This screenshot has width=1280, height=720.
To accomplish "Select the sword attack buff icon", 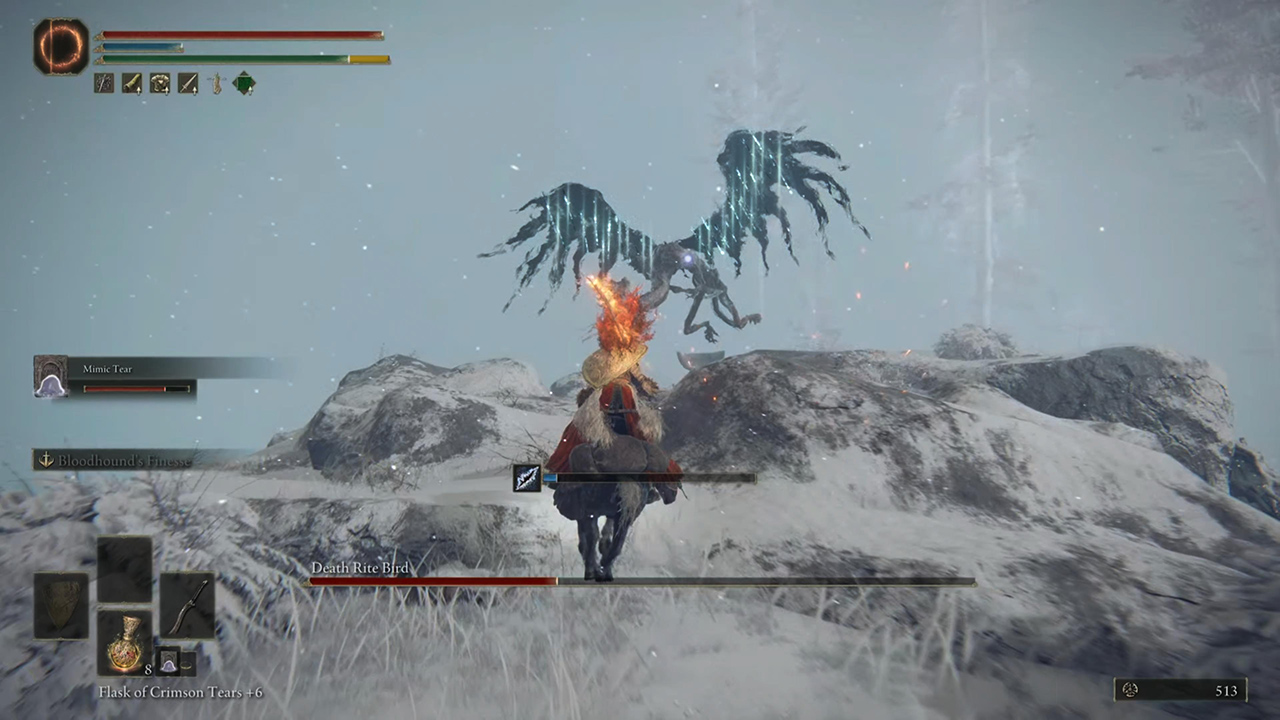I will (187, 84).
